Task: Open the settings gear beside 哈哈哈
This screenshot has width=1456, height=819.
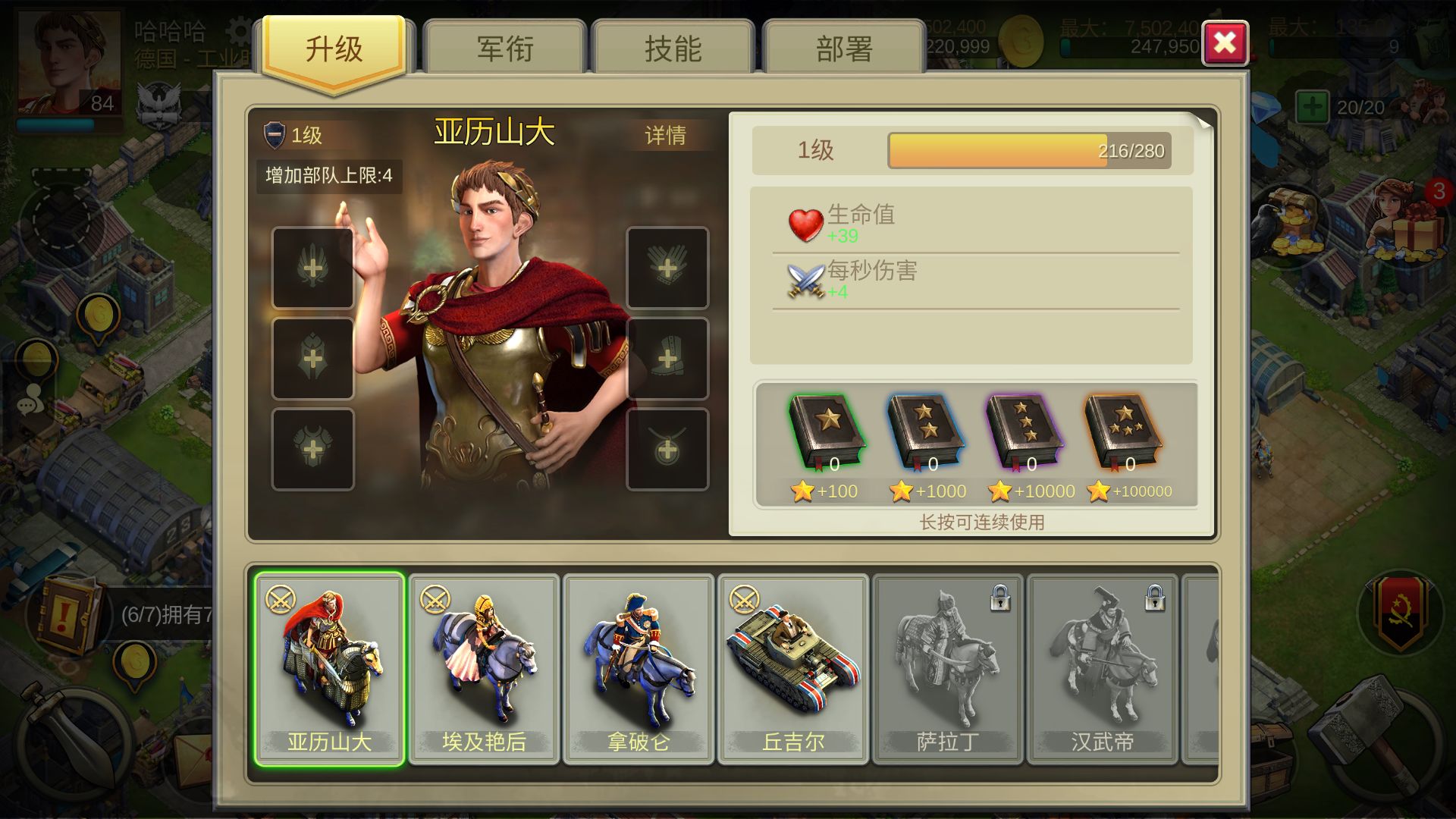Action: pyautogui.click(x=235, y=30)
